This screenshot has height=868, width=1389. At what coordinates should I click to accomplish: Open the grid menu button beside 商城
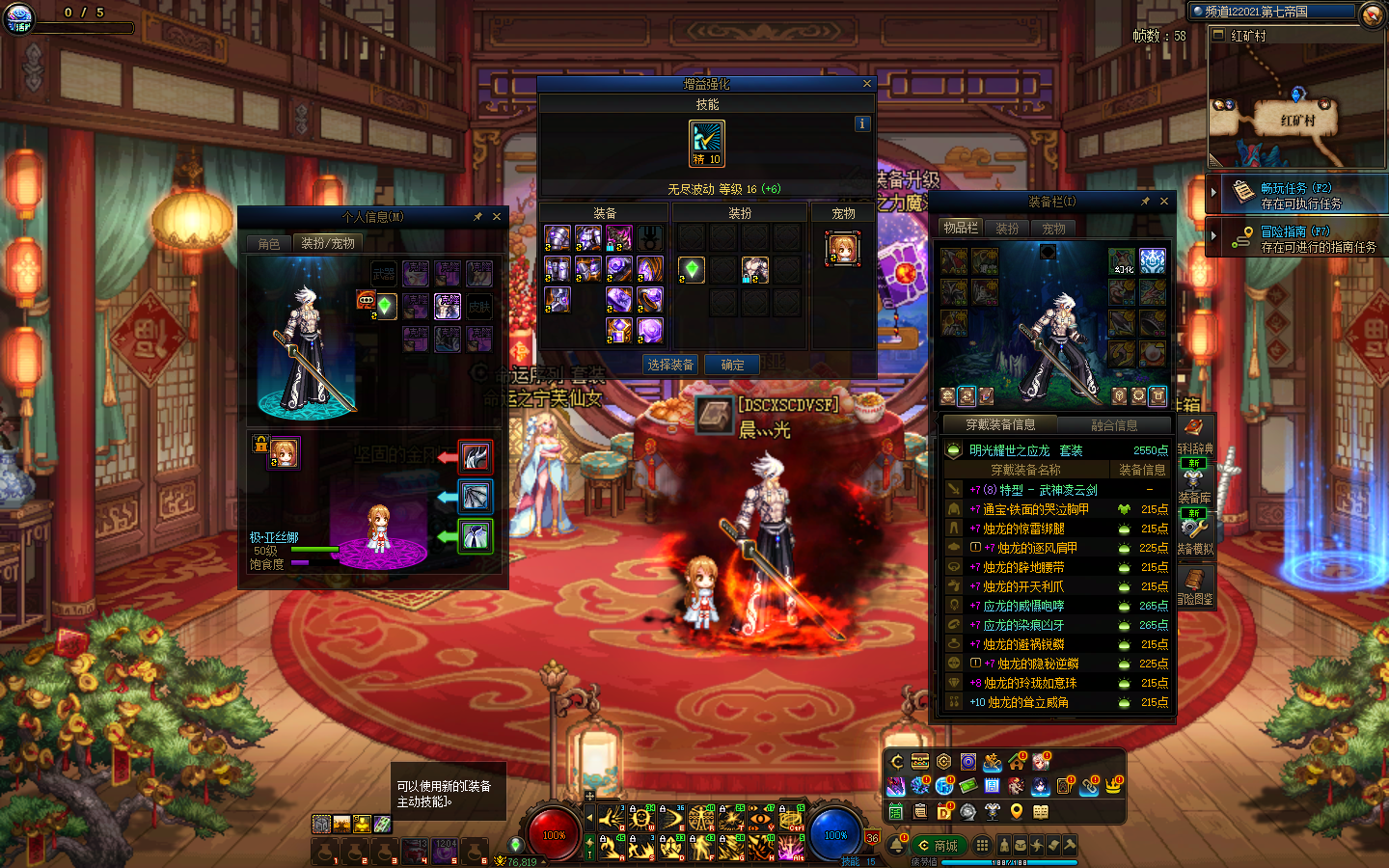(x=982, y=845)
